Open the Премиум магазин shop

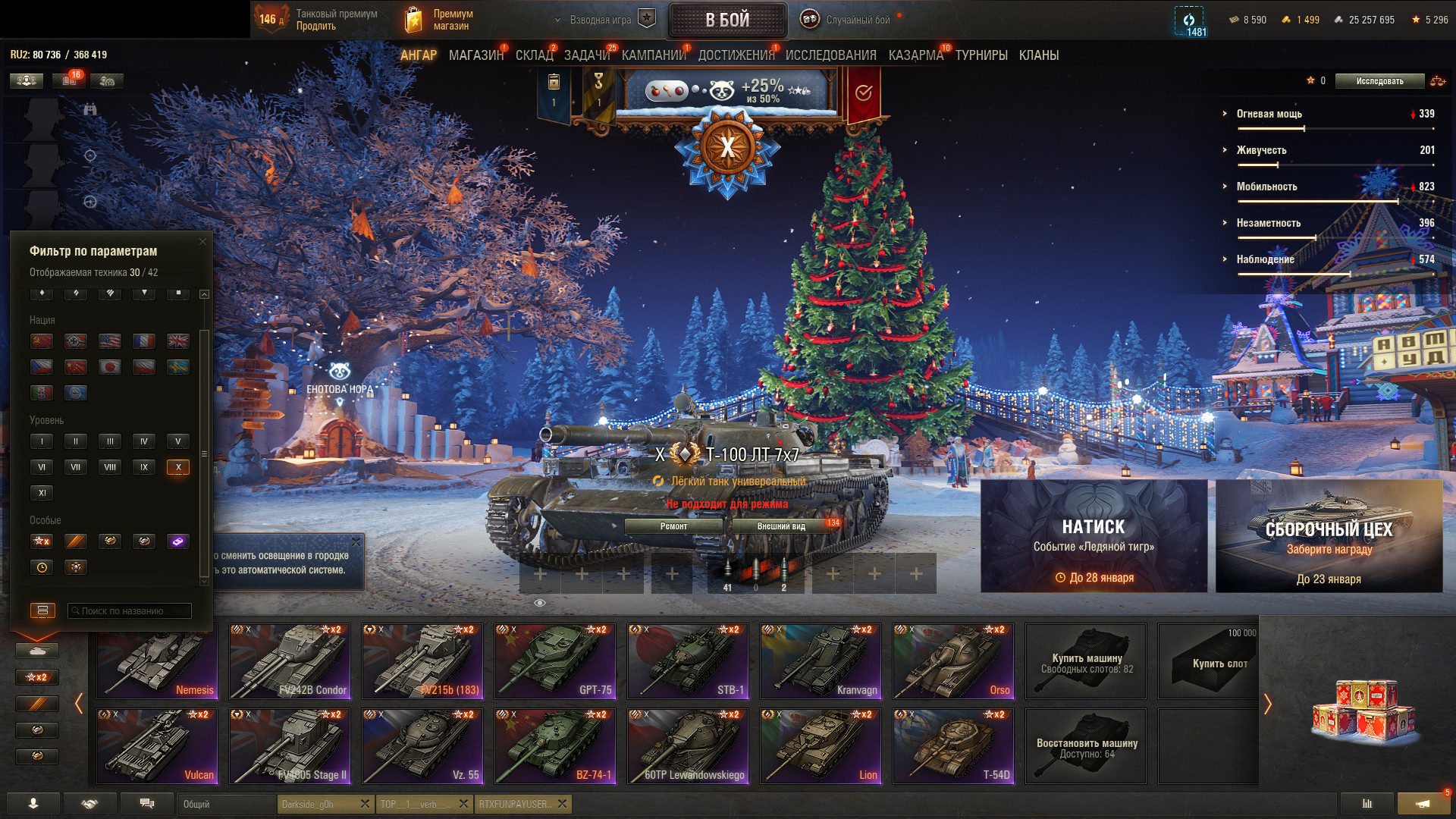point(438,20)
